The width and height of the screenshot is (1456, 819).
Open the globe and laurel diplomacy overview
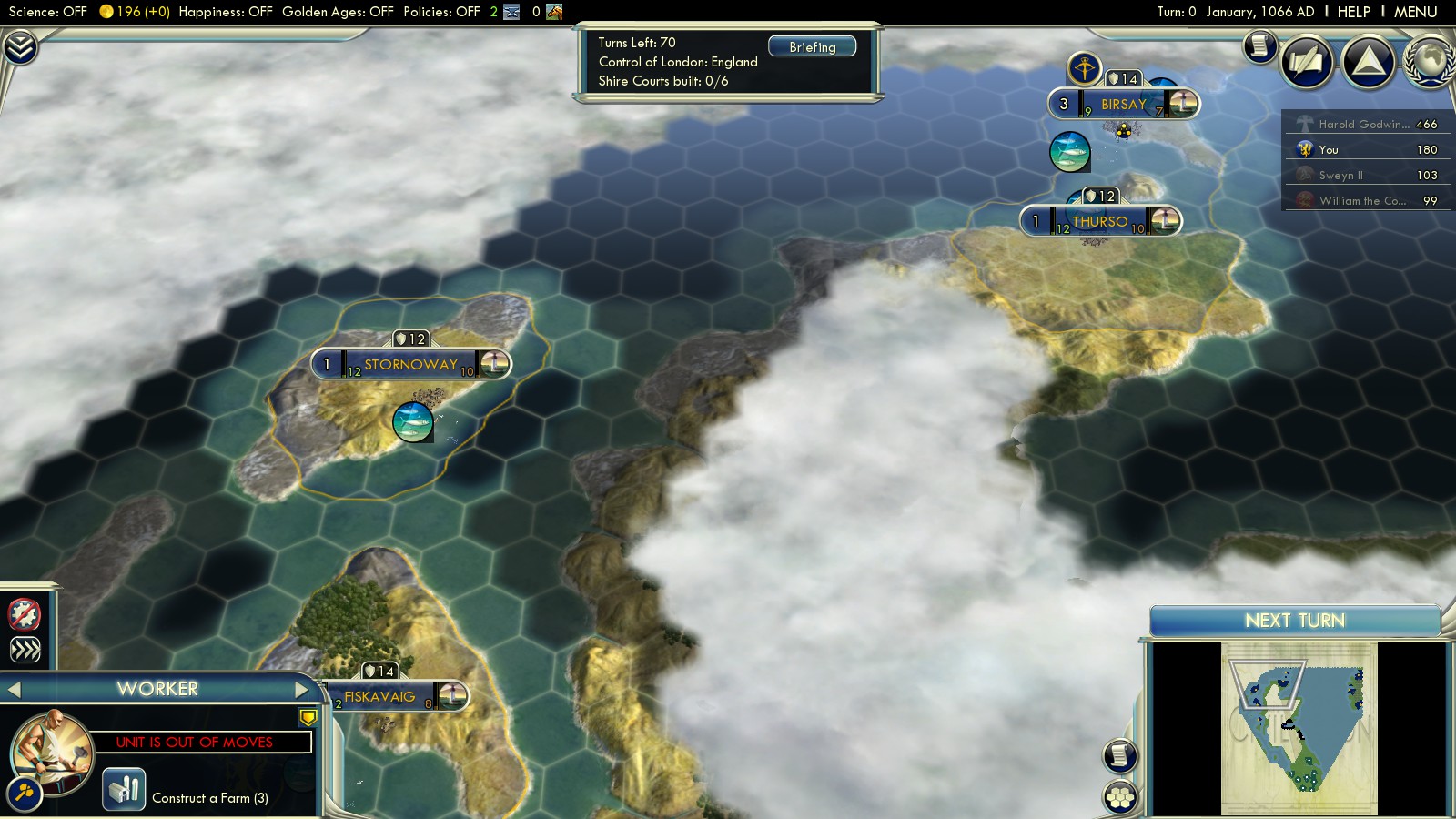coord(1429,61)
